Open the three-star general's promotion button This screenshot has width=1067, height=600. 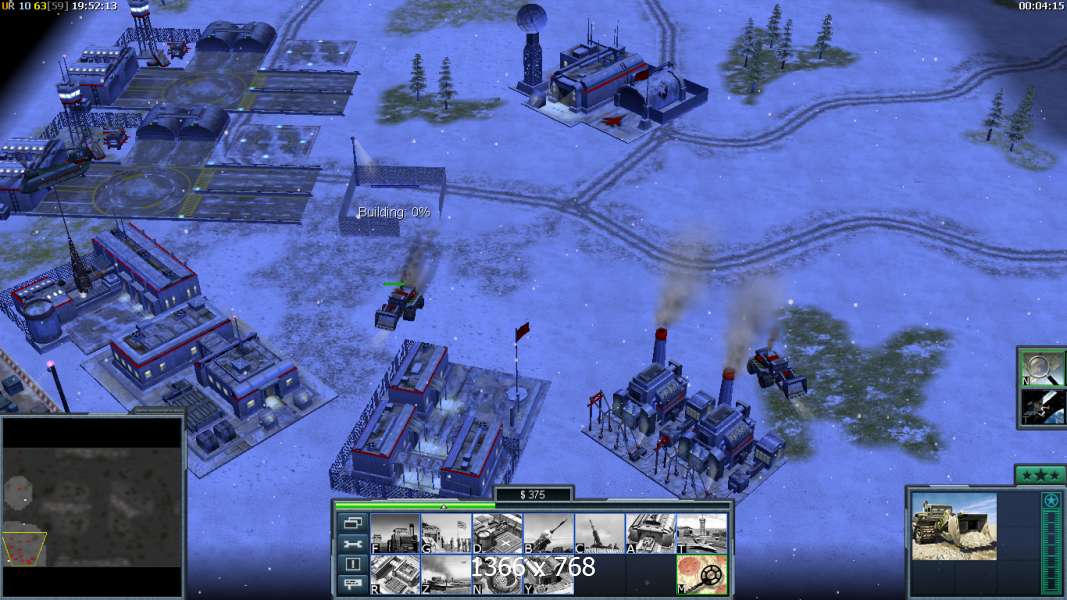coord(1040,475)
